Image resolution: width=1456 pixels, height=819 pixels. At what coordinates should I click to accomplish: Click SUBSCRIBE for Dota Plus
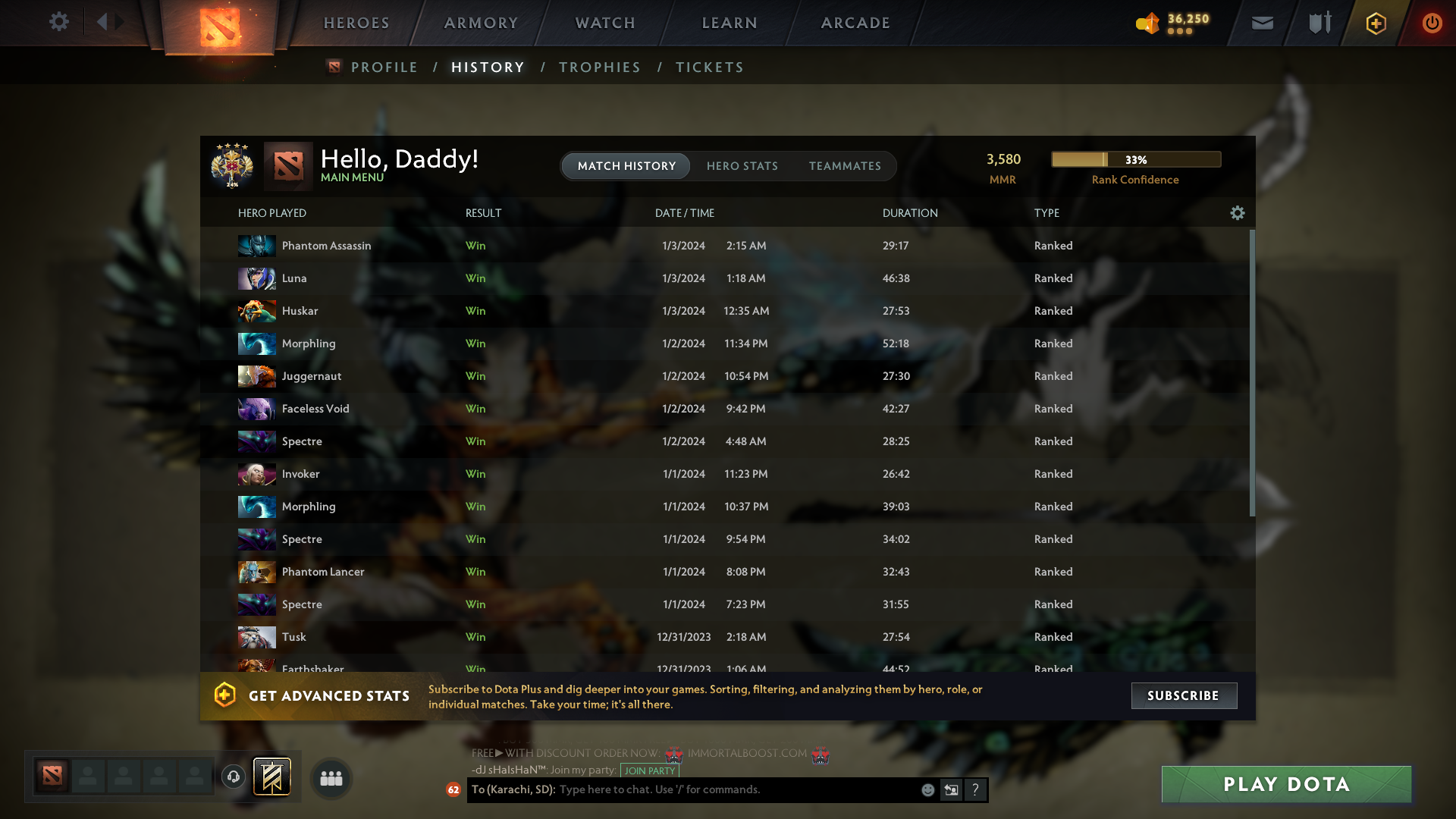[1184, 695]
